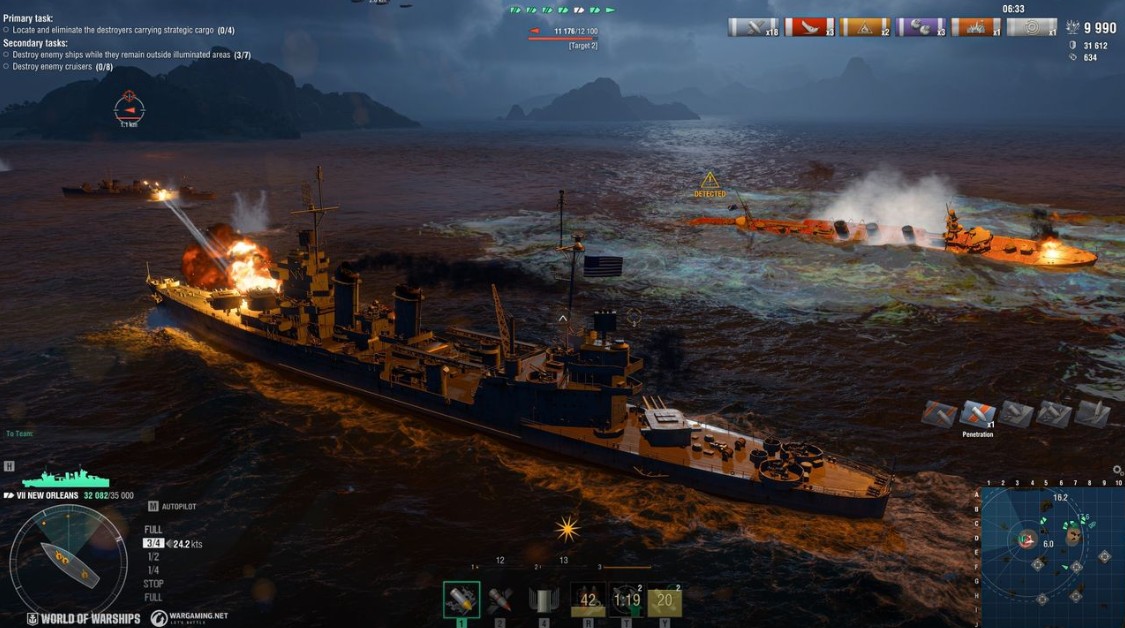
Task: Click the grey ribbon showing x18
Action: tap(752, 28)
